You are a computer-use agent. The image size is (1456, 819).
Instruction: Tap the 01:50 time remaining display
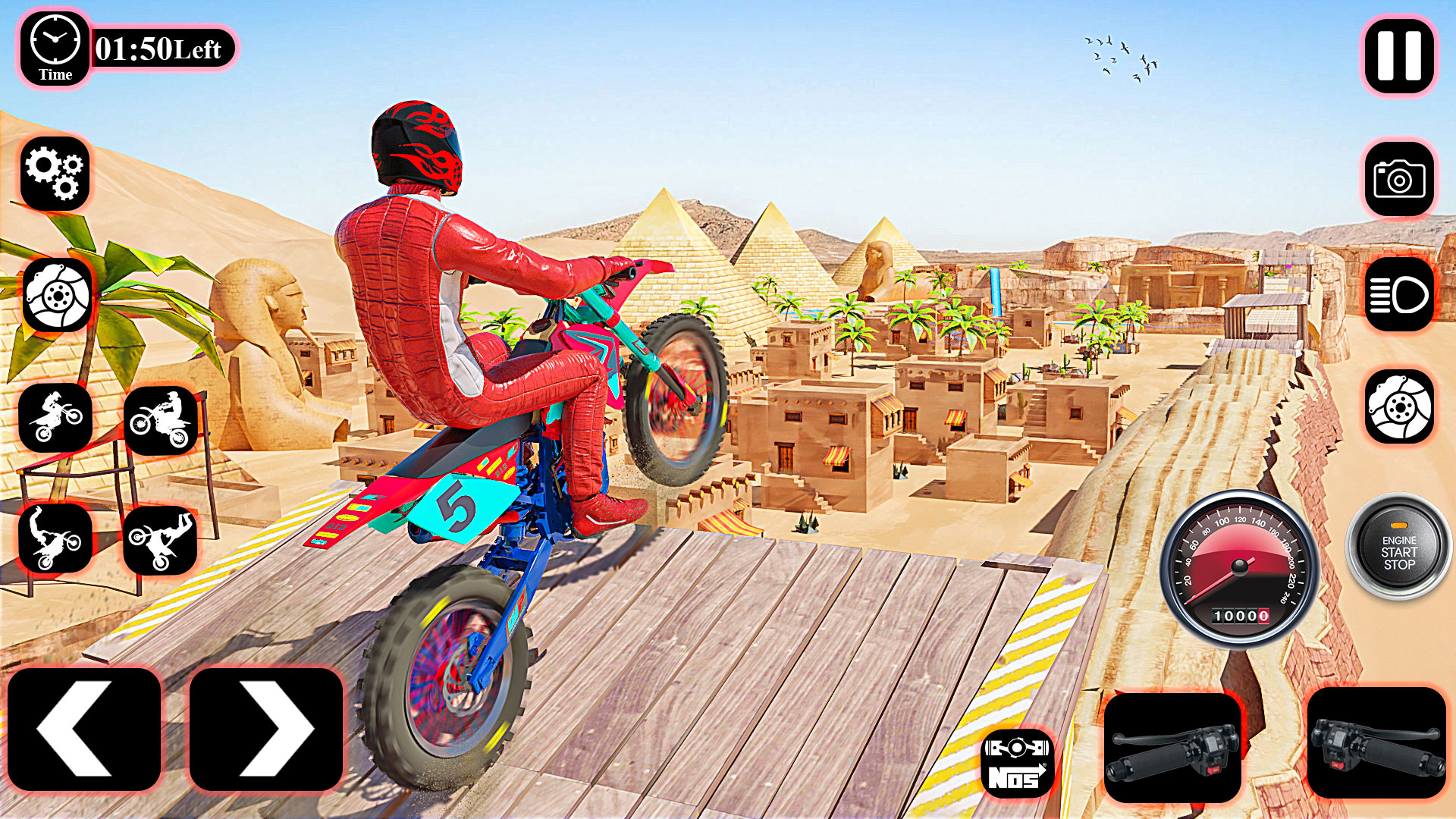[x=159, y=47]
